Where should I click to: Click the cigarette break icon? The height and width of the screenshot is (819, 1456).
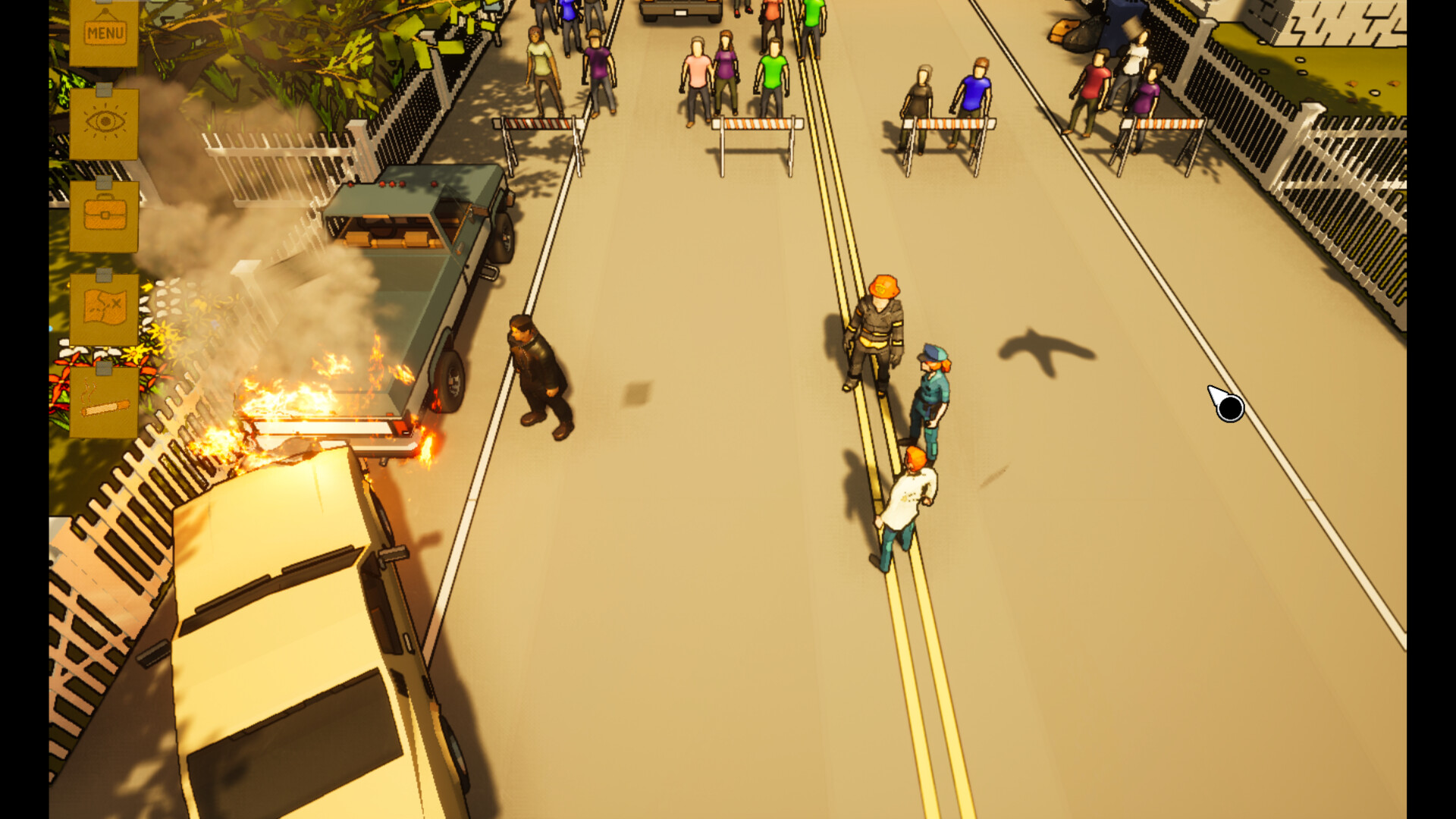pyautogui.click(x=104, y=404)
